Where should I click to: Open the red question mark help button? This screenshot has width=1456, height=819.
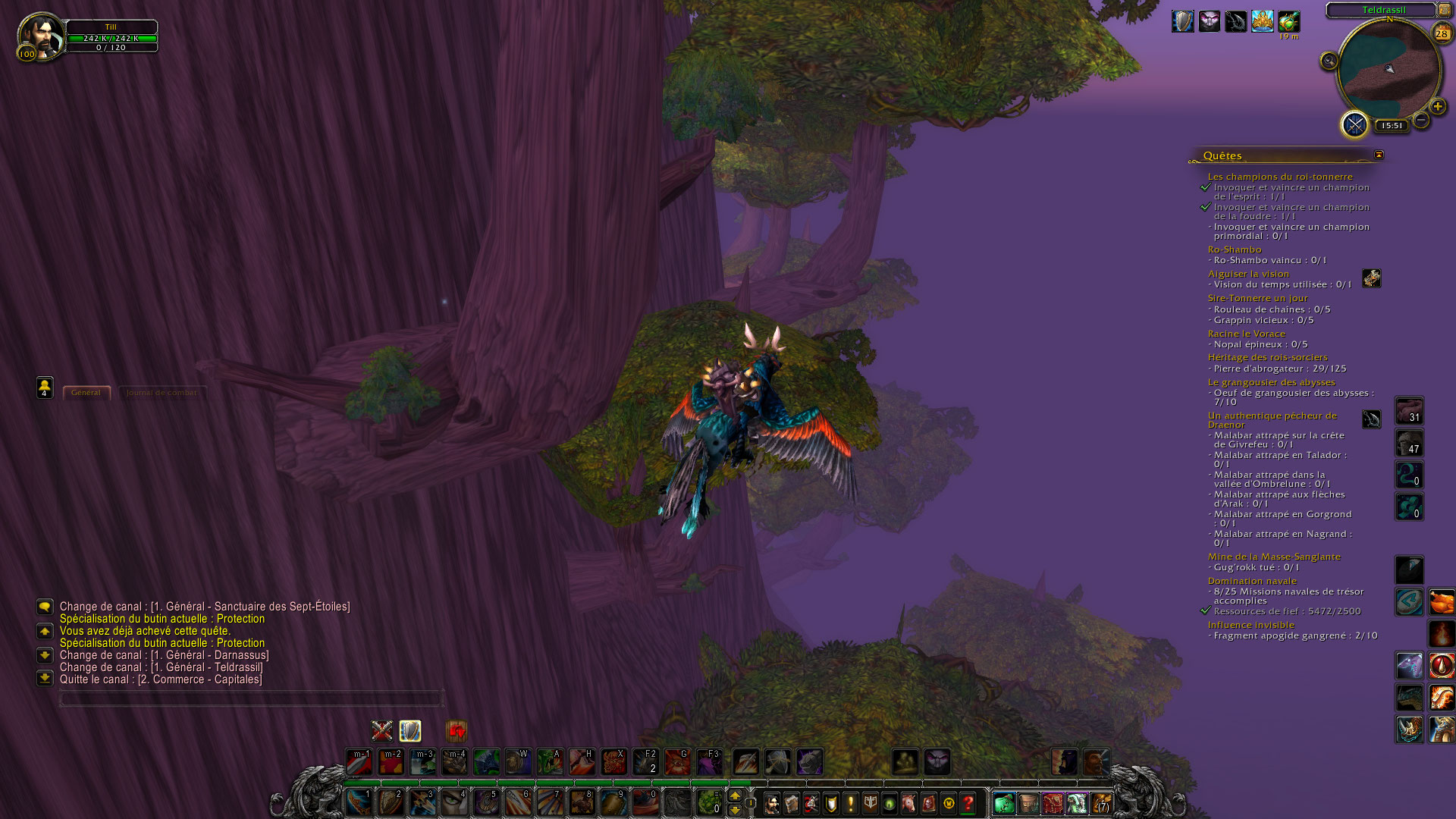click(x=968, y=803)
